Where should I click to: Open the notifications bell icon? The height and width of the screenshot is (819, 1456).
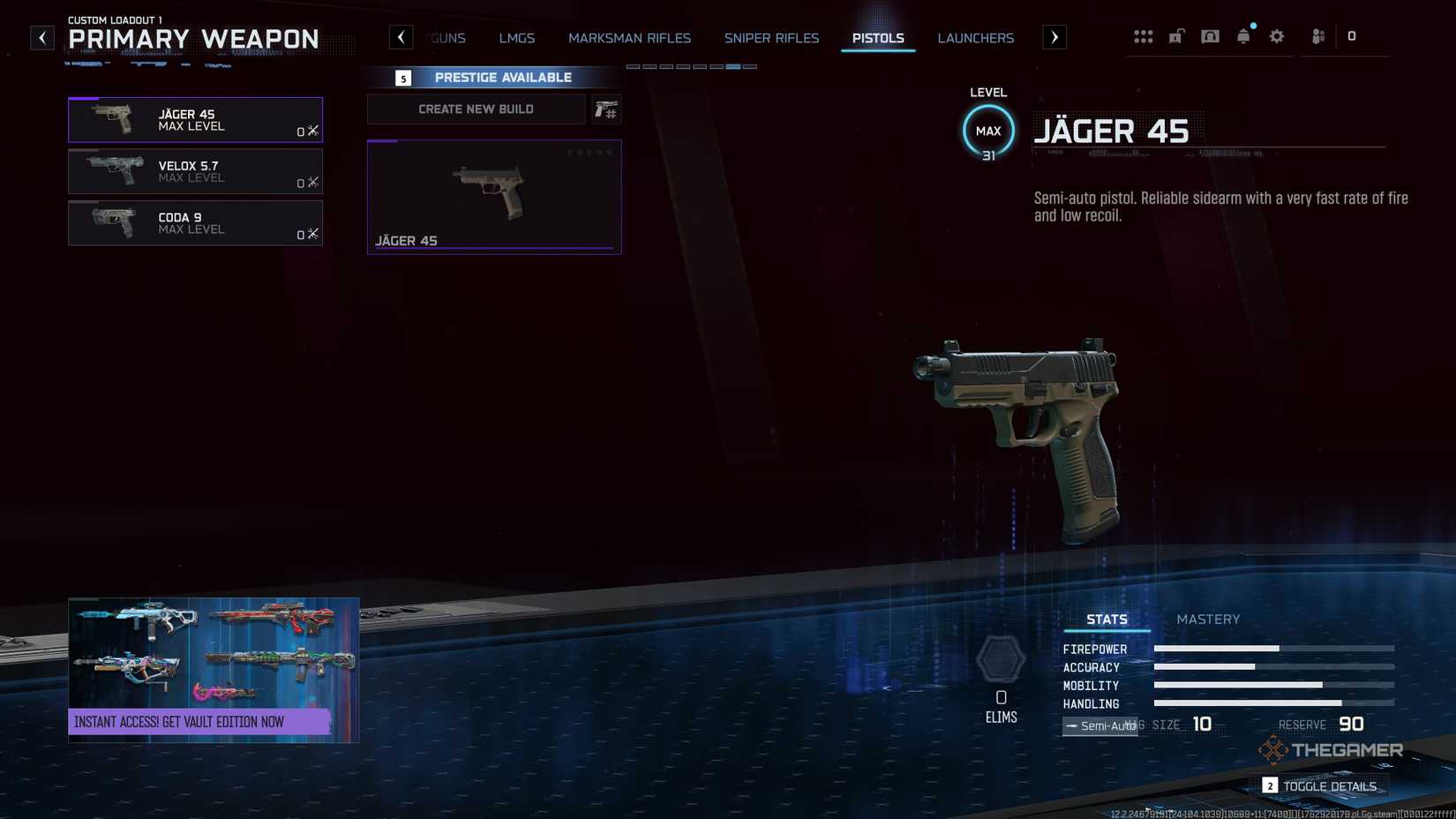point(1243,35)
